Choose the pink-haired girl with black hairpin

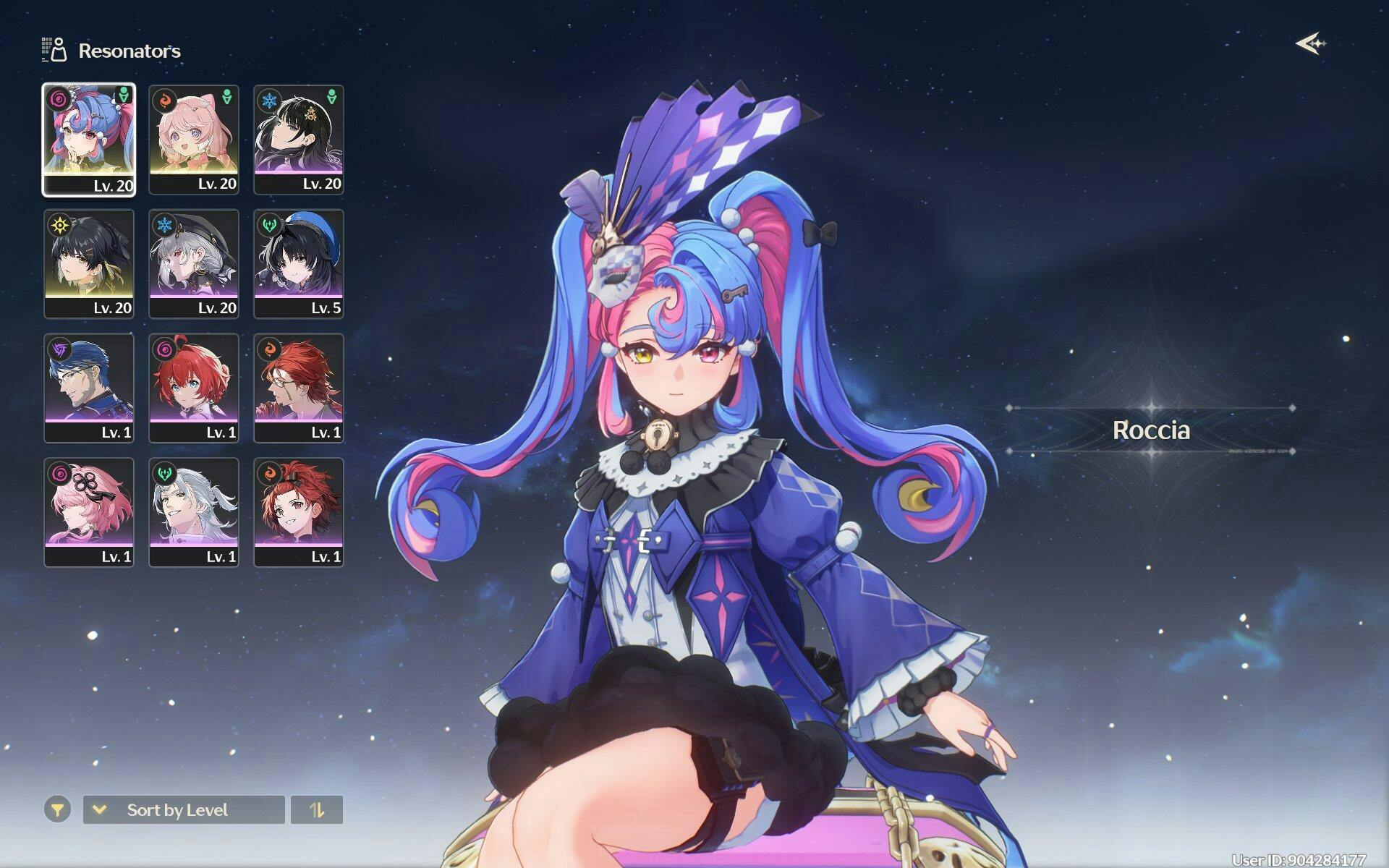89,512
